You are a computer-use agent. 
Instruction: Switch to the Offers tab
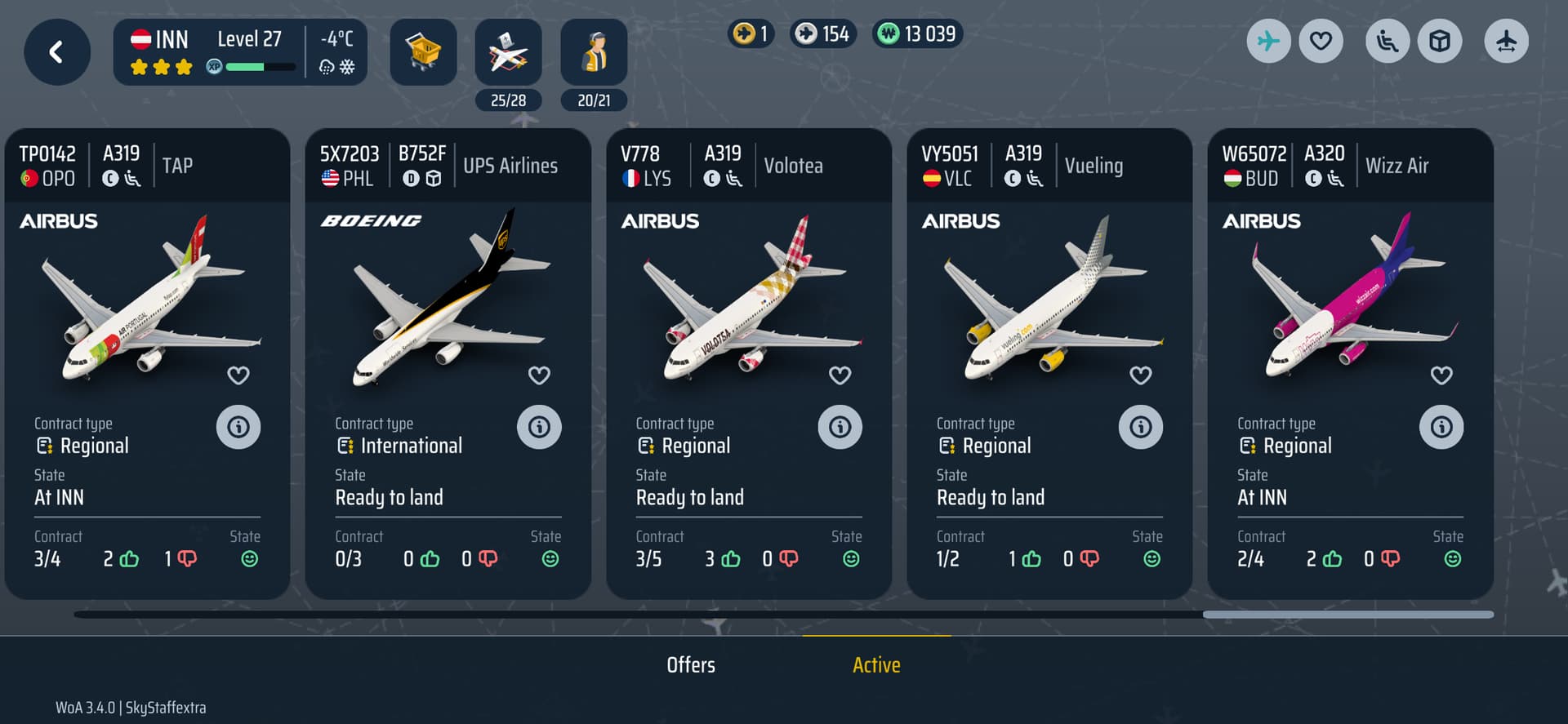tap(691, 665)
